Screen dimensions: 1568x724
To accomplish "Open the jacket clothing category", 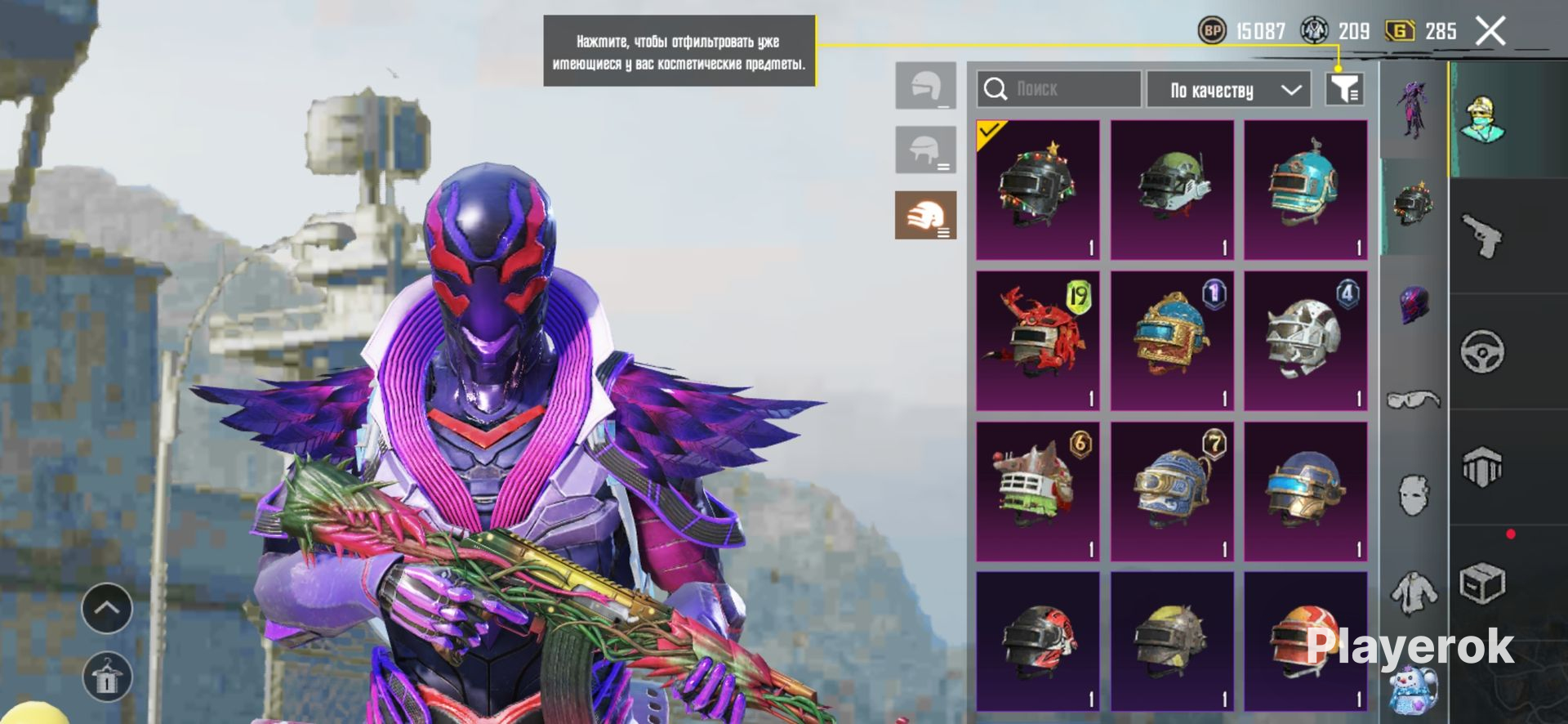I will pos(1414,592).
